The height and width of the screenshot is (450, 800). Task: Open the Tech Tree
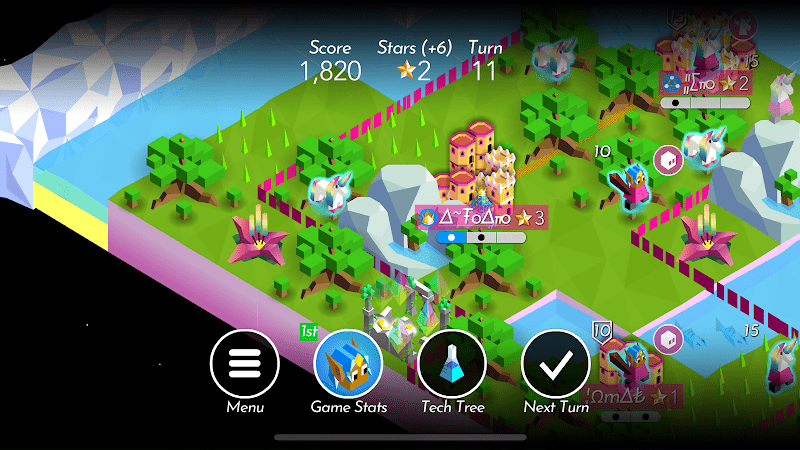(452, 364)
